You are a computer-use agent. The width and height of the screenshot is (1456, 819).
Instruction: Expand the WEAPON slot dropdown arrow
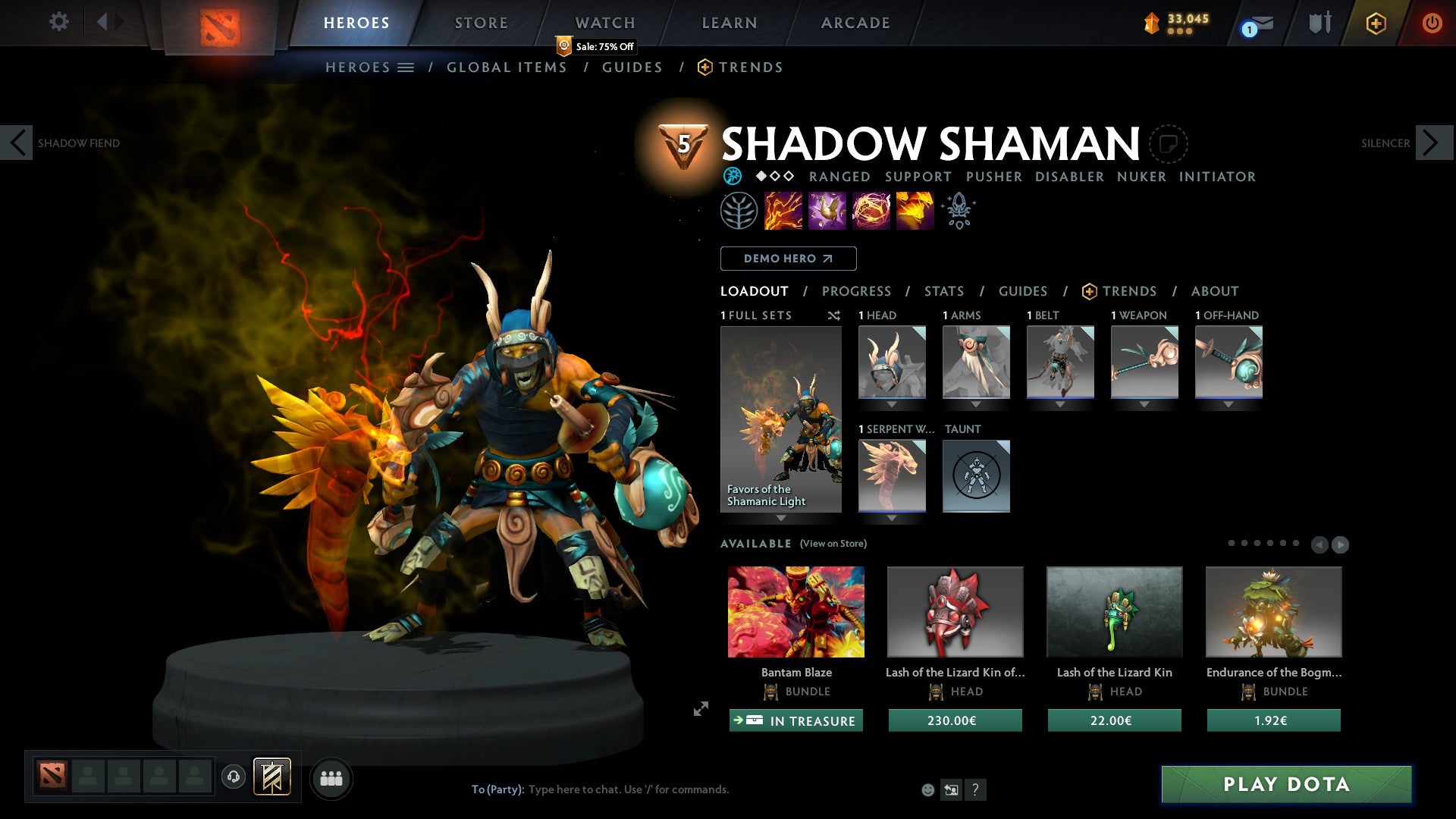pos(1145,404)
